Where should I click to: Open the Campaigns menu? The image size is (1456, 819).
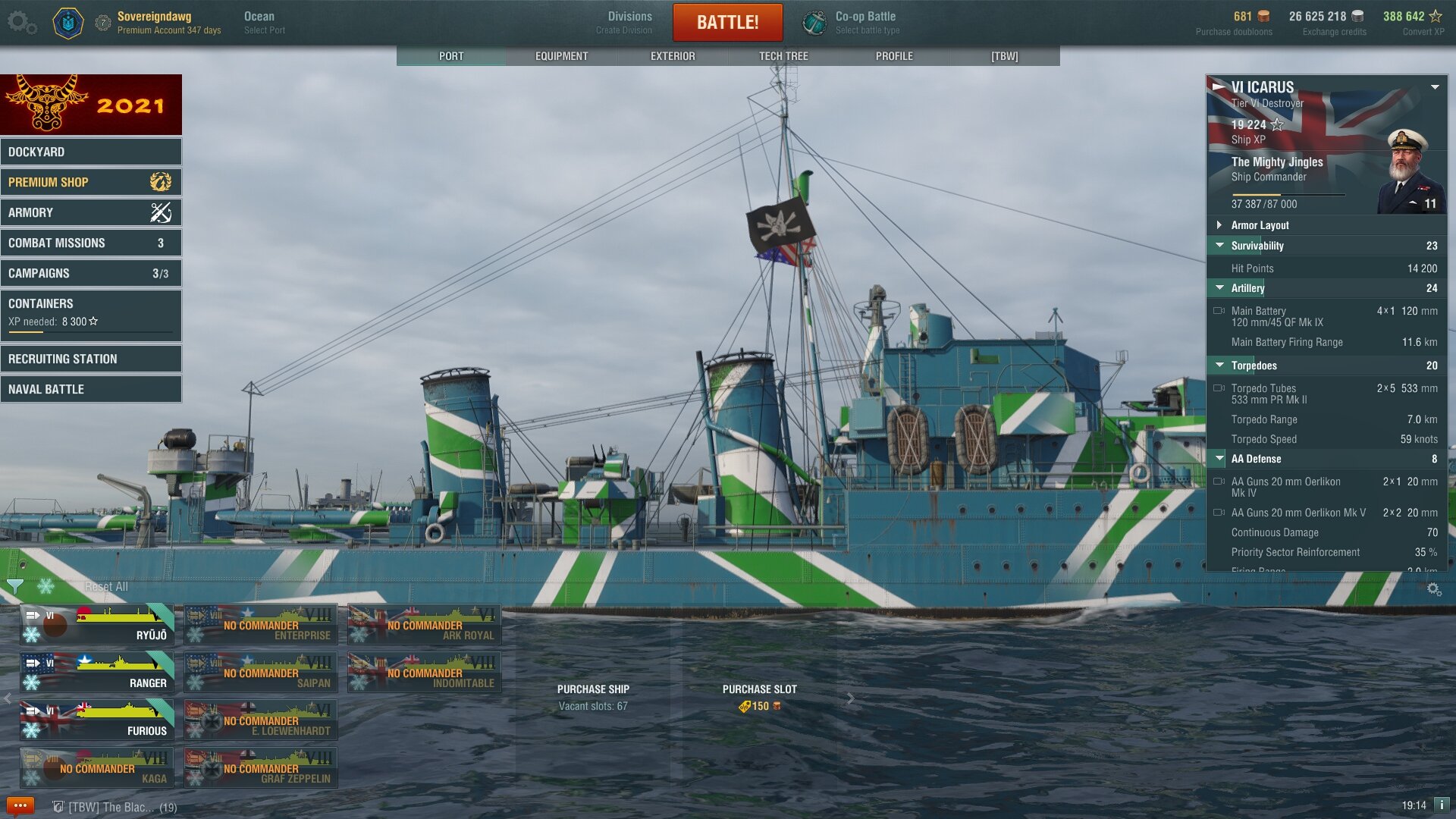[x=91, y=273]
